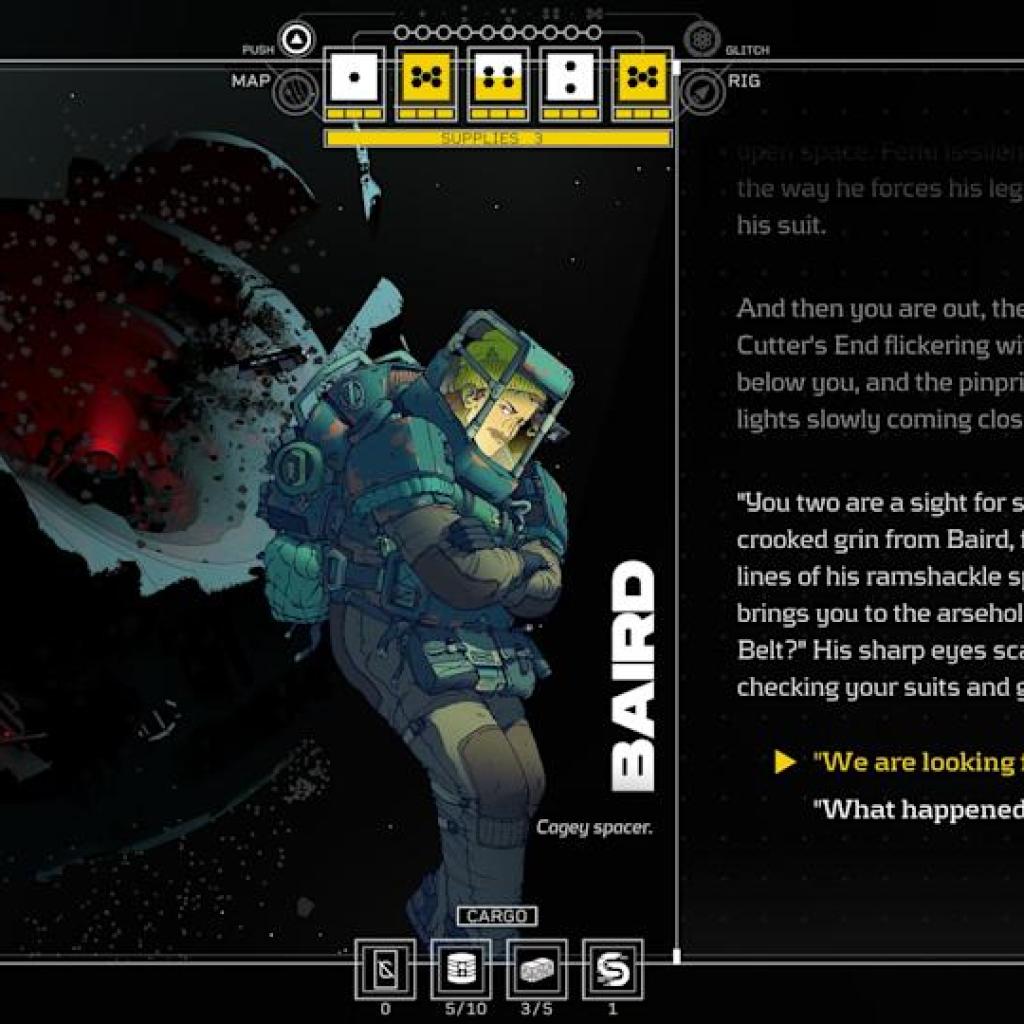
Task: Activate the Push ability
Action: coord(297,40)
